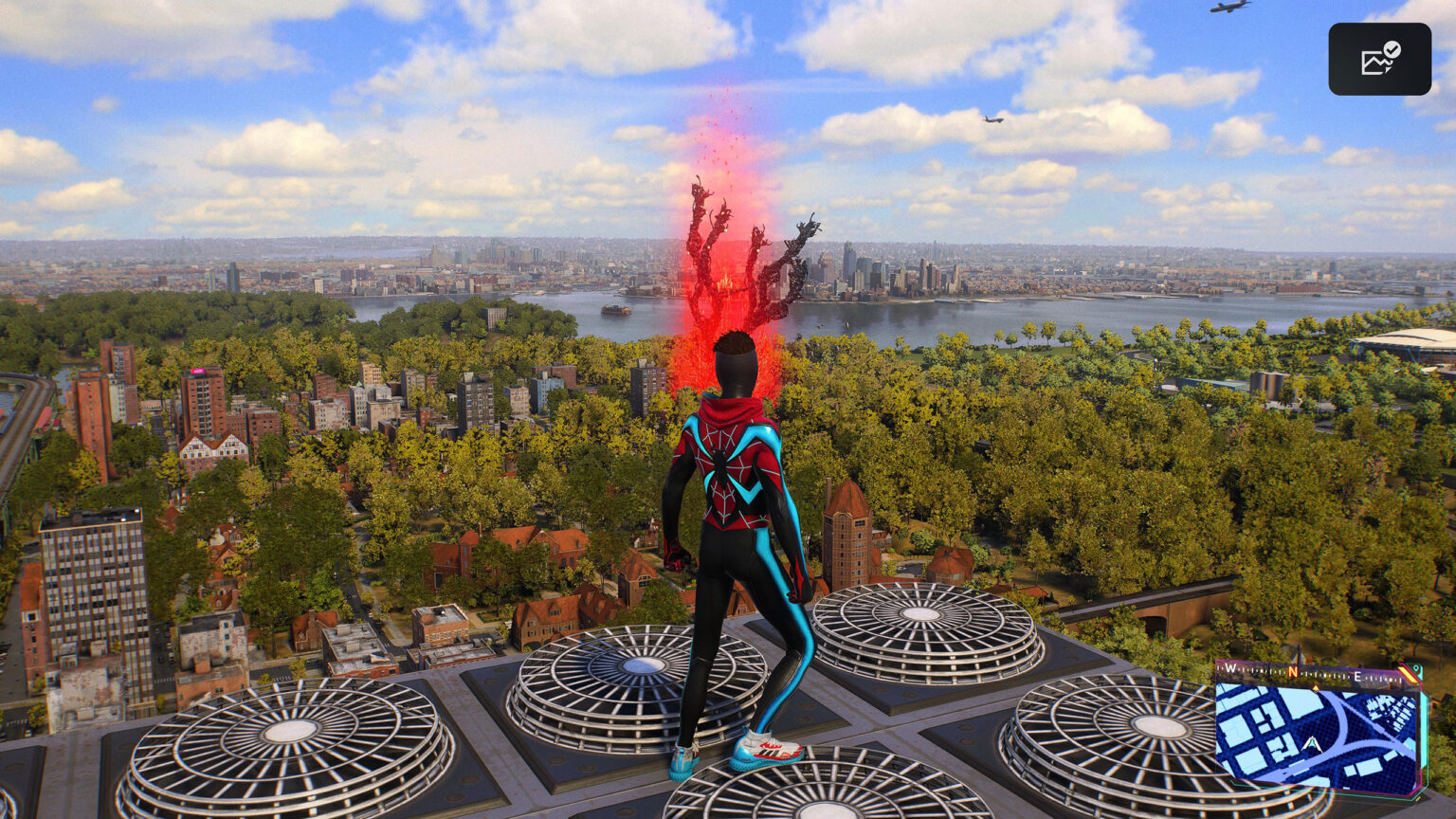Click the yellow objective marker above the minimap
Image resolution: width=1456 pixels, height=819 pixels.
[x=1316, y=688]
